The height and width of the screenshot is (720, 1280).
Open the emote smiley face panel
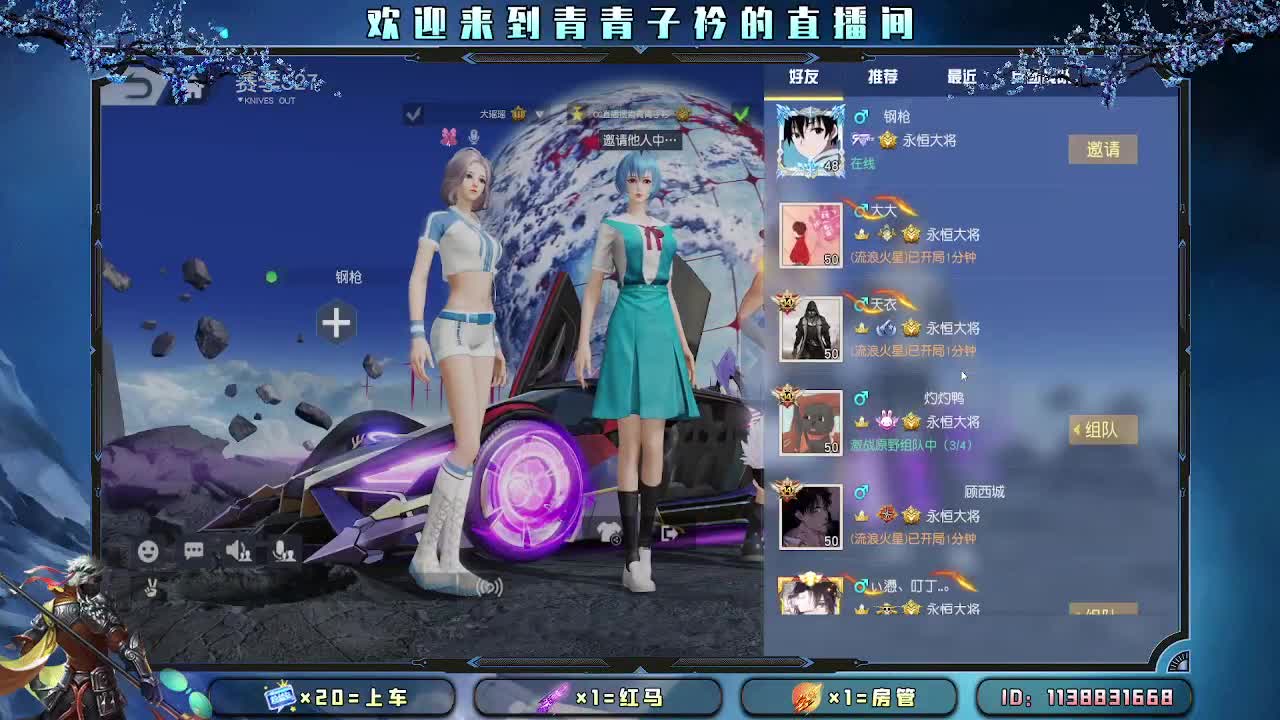(x=148, y=549)
